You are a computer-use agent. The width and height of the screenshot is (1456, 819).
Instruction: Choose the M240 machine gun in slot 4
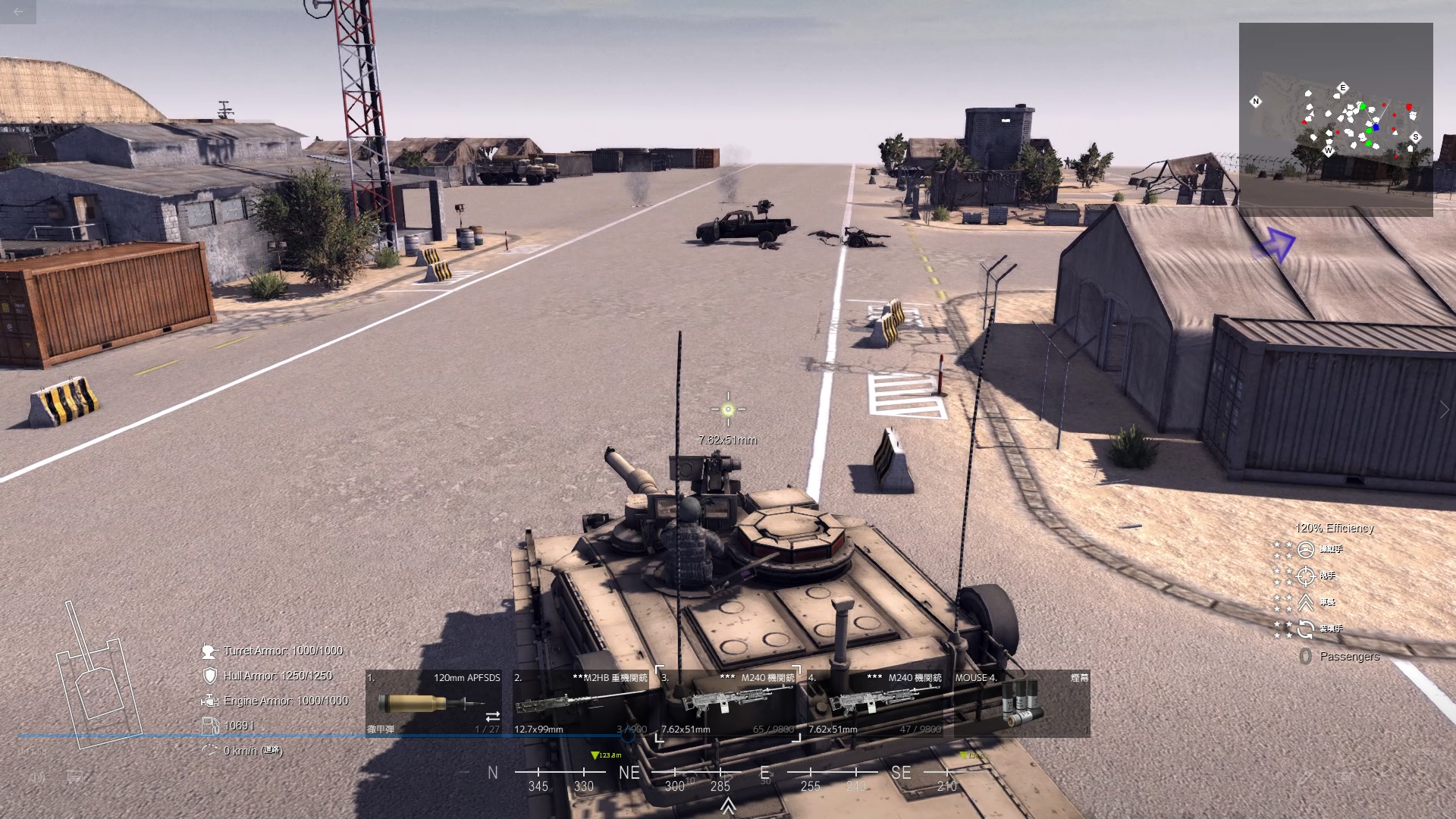pyautogui.click(x=874, y=703)
